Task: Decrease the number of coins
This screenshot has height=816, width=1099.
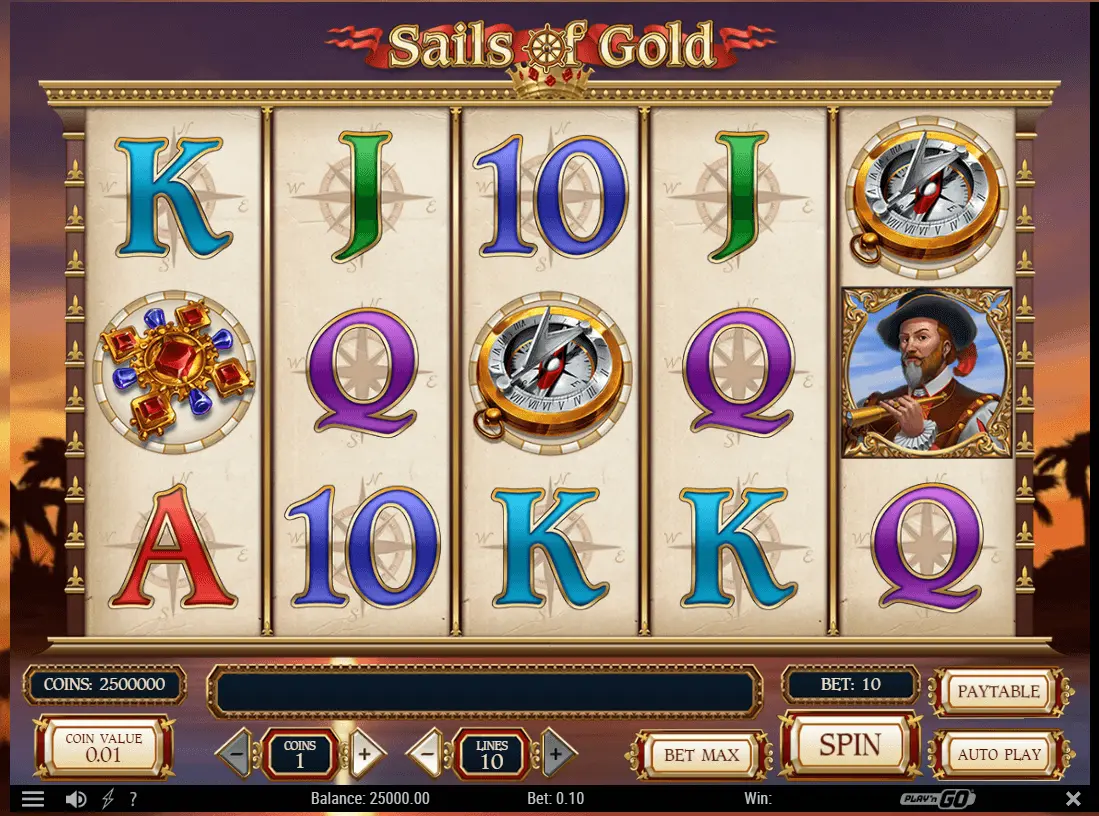Action: click(x=235, y=754)
